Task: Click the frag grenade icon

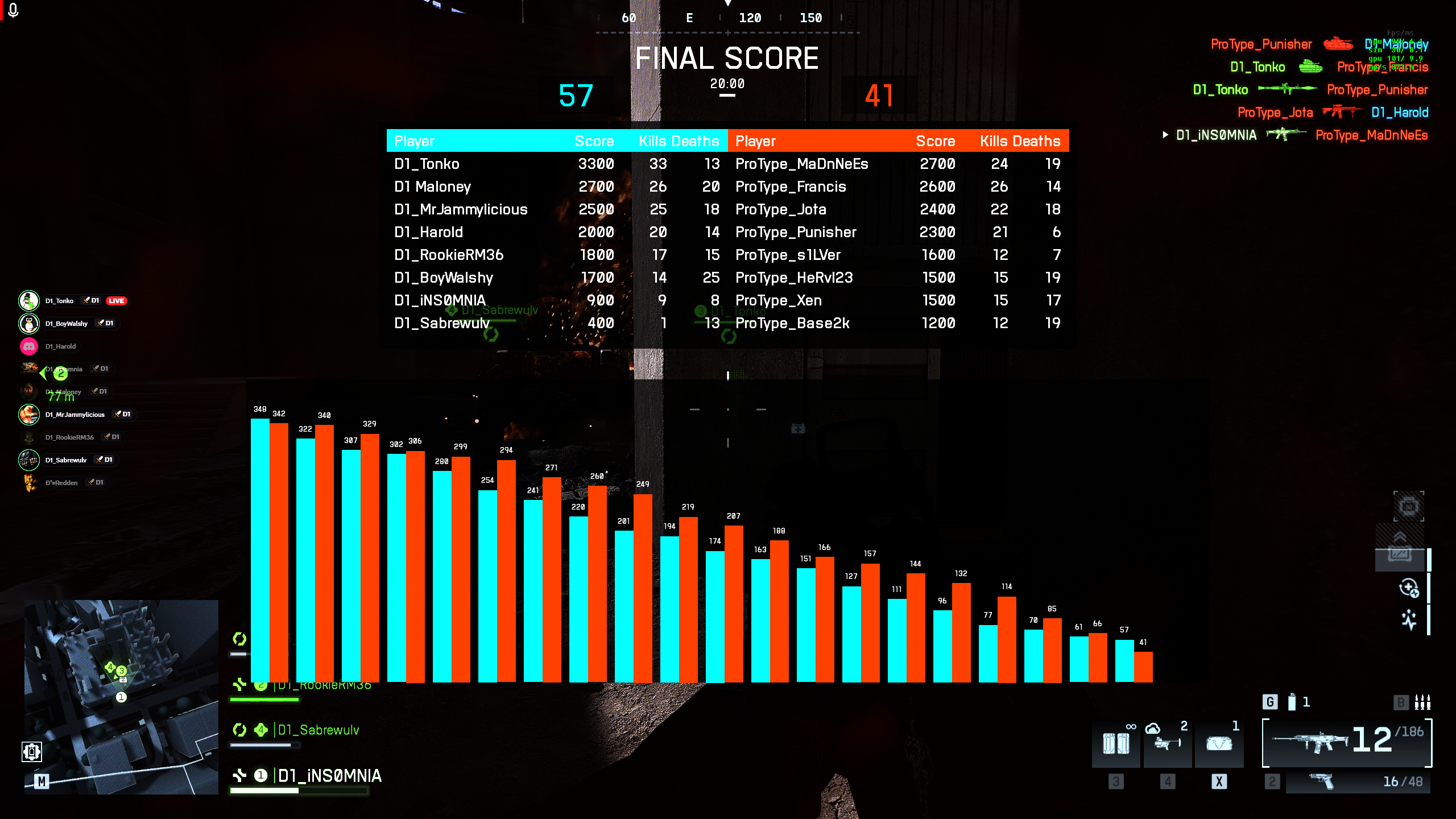Action: point(1292,702)
